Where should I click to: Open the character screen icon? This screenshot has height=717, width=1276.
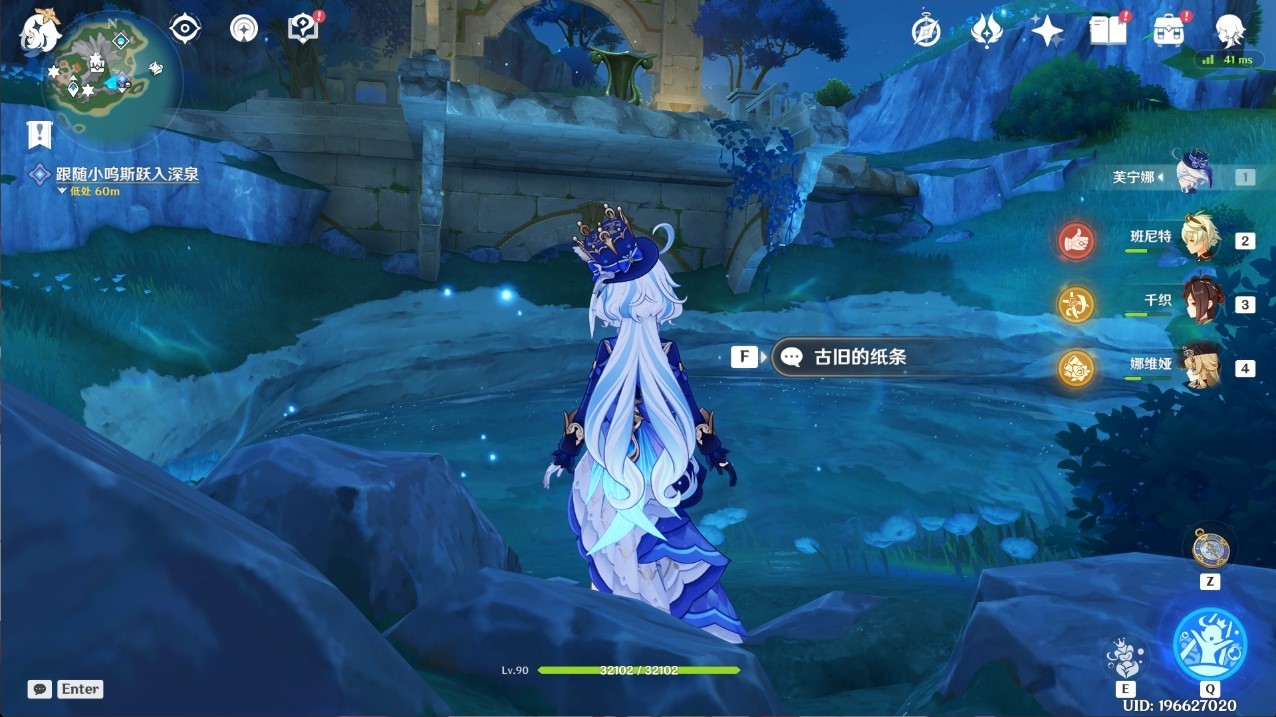1229,31
